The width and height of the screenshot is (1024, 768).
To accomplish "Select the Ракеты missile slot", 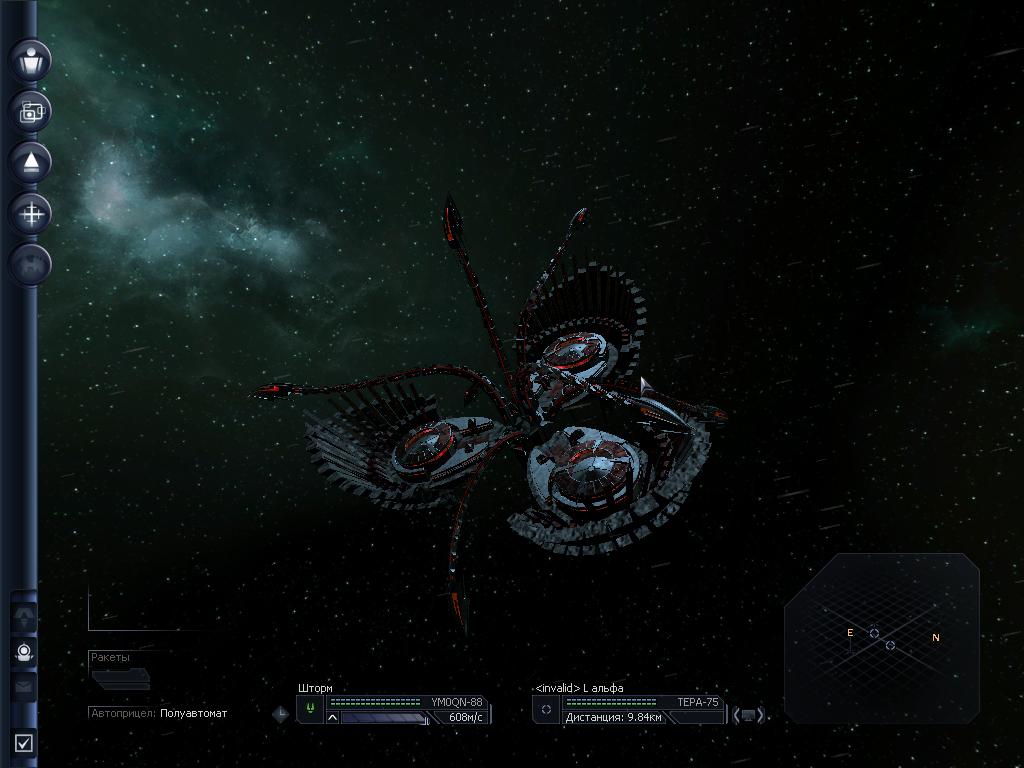I will coord(120,679).
